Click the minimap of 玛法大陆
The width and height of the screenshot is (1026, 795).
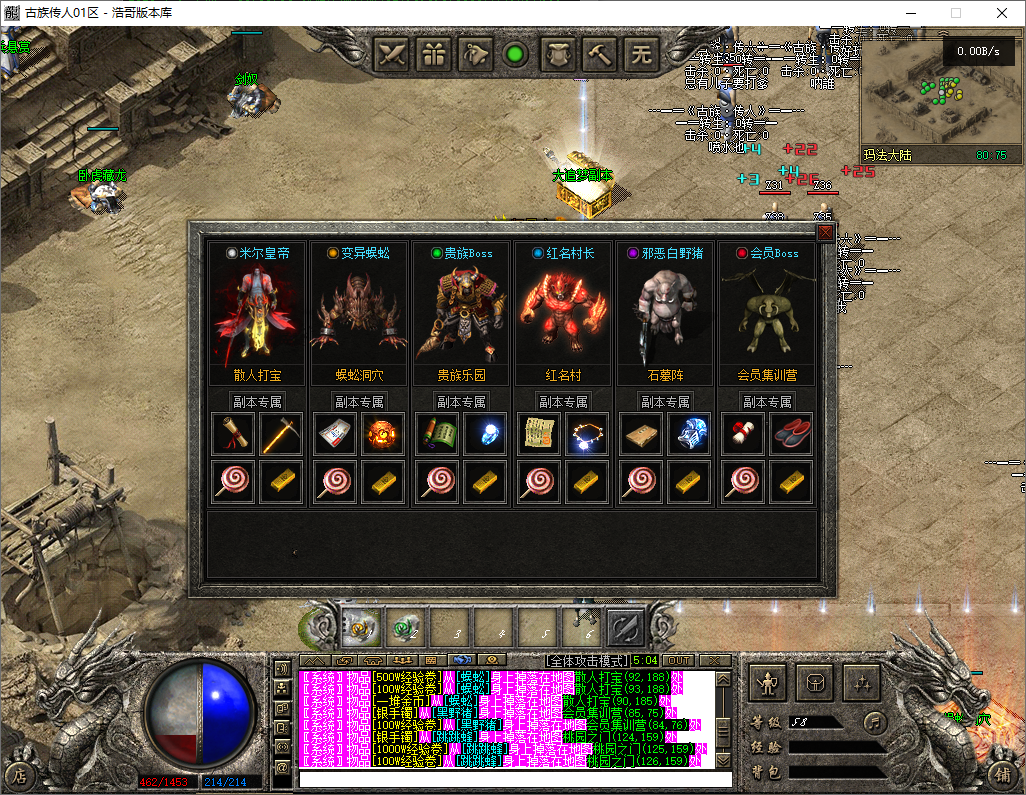coord(940,100)
